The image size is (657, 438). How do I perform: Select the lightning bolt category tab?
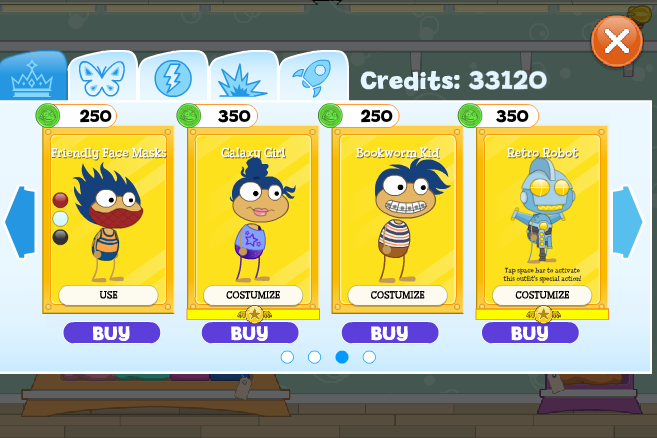click(172, 76)
